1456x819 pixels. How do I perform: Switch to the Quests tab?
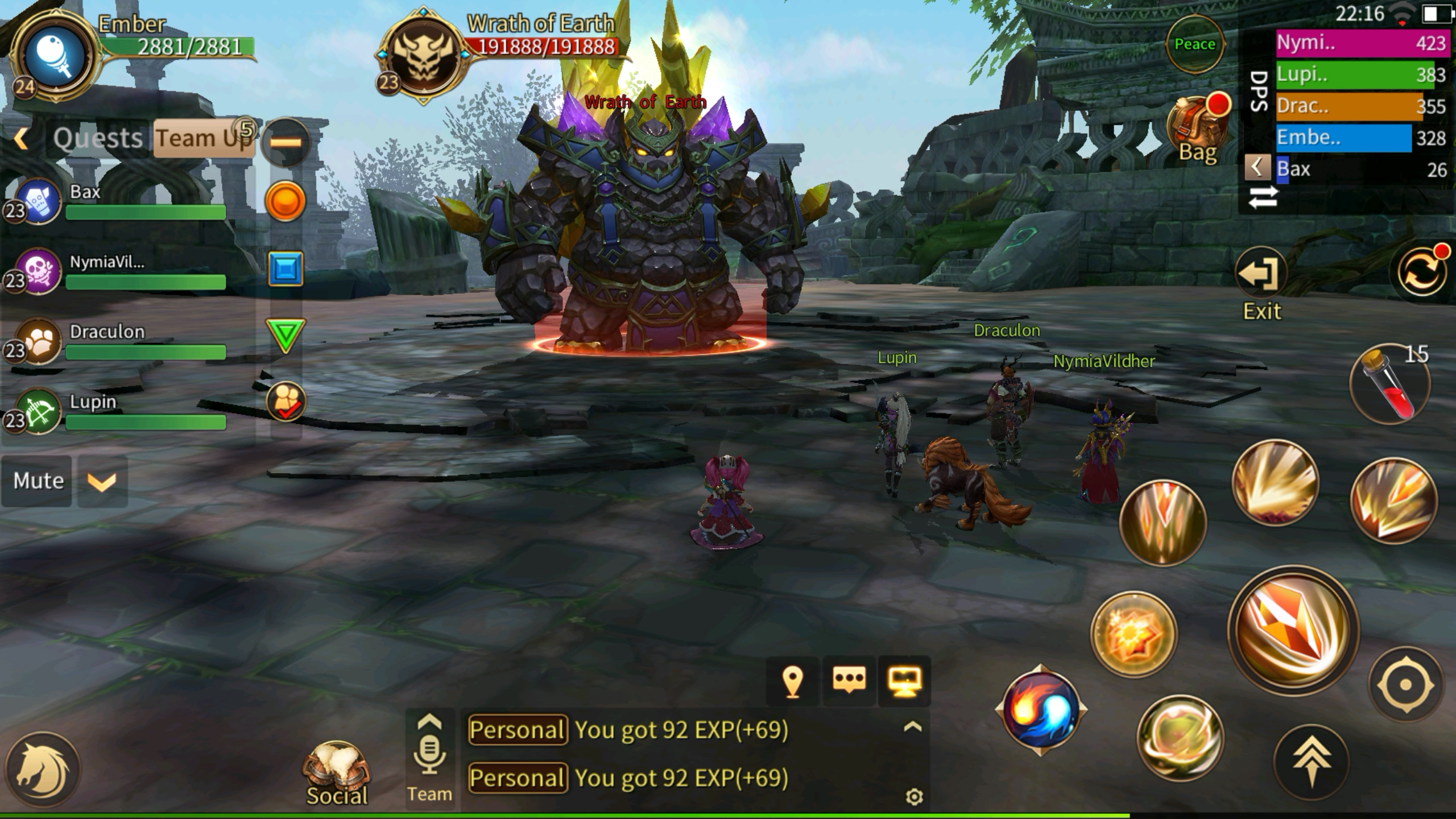click(97, 138)
